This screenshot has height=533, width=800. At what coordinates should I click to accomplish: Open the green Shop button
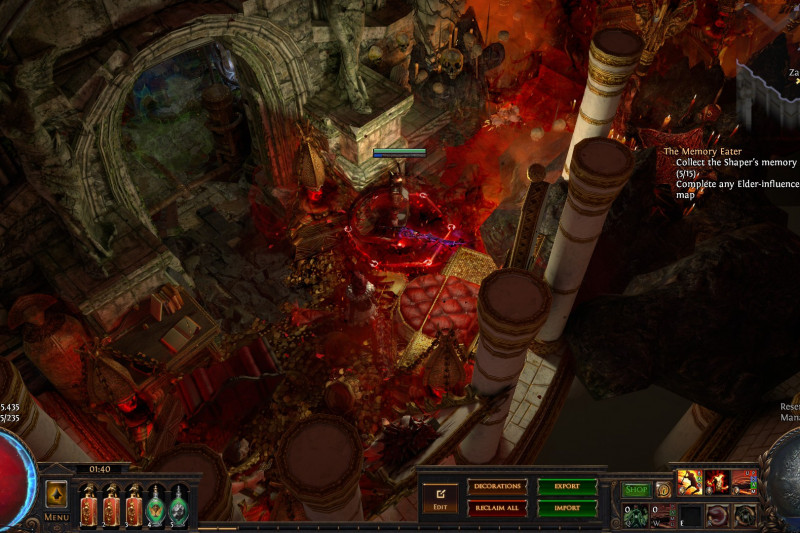637,490
